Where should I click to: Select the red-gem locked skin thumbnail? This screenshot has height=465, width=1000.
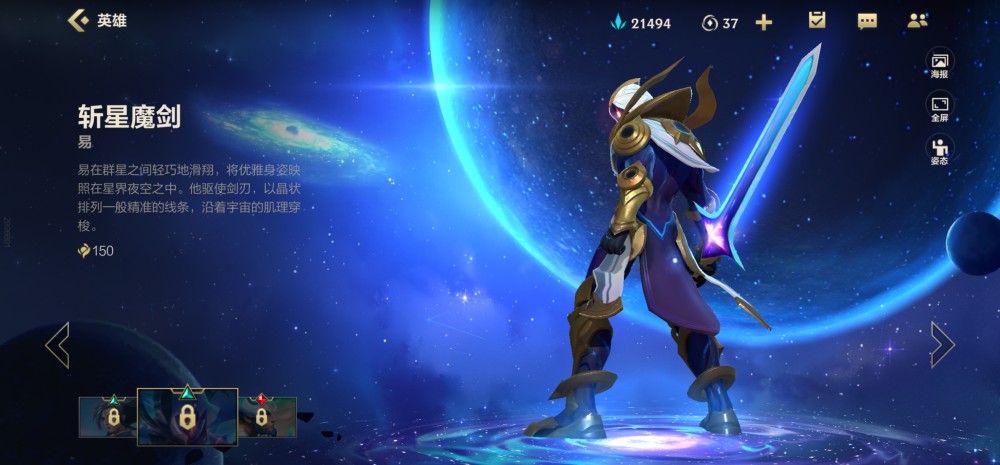[268, 417]
